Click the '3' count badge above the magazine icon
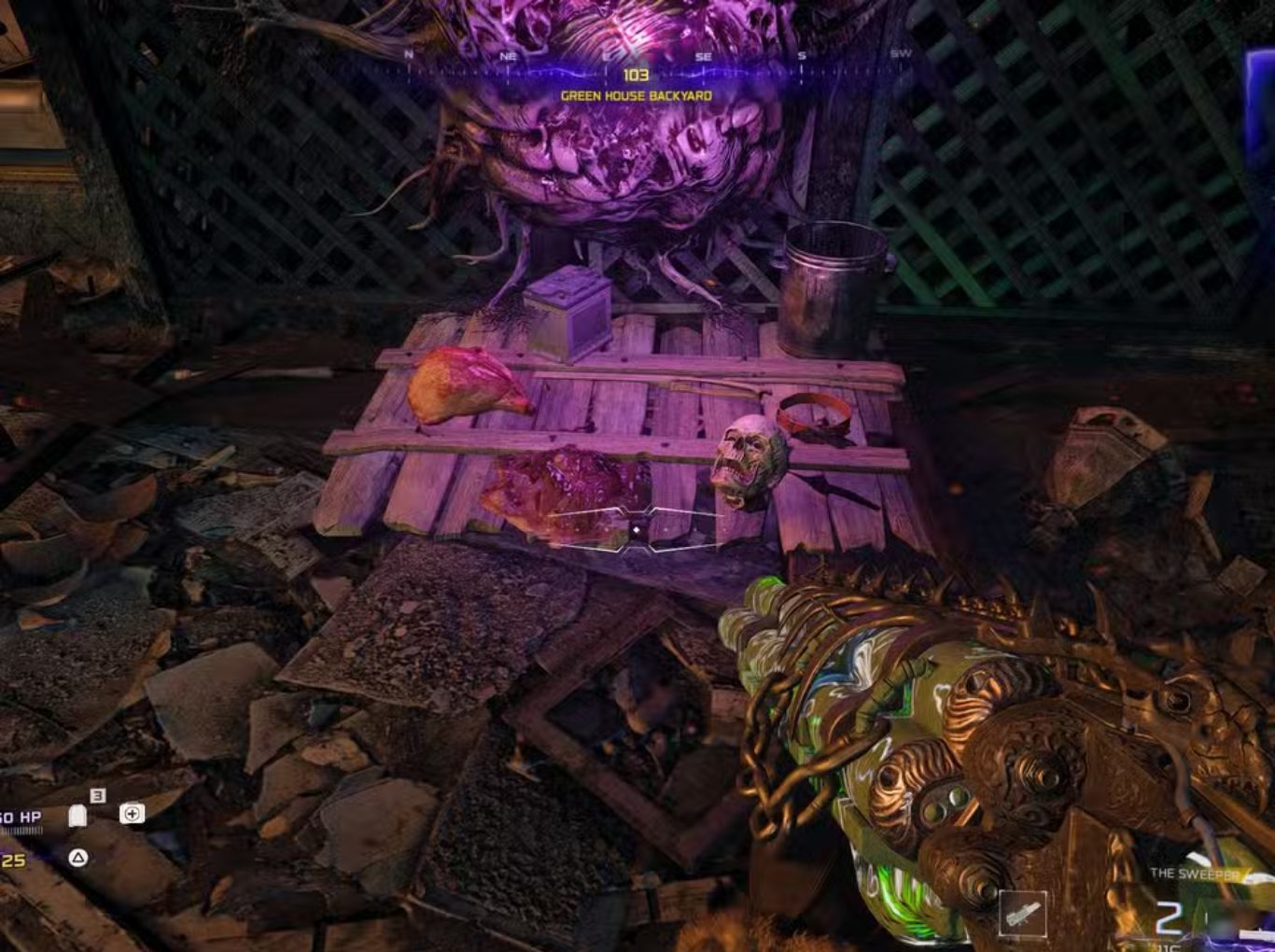Viewport: 1275px width, 952px height. click(96, 794)
